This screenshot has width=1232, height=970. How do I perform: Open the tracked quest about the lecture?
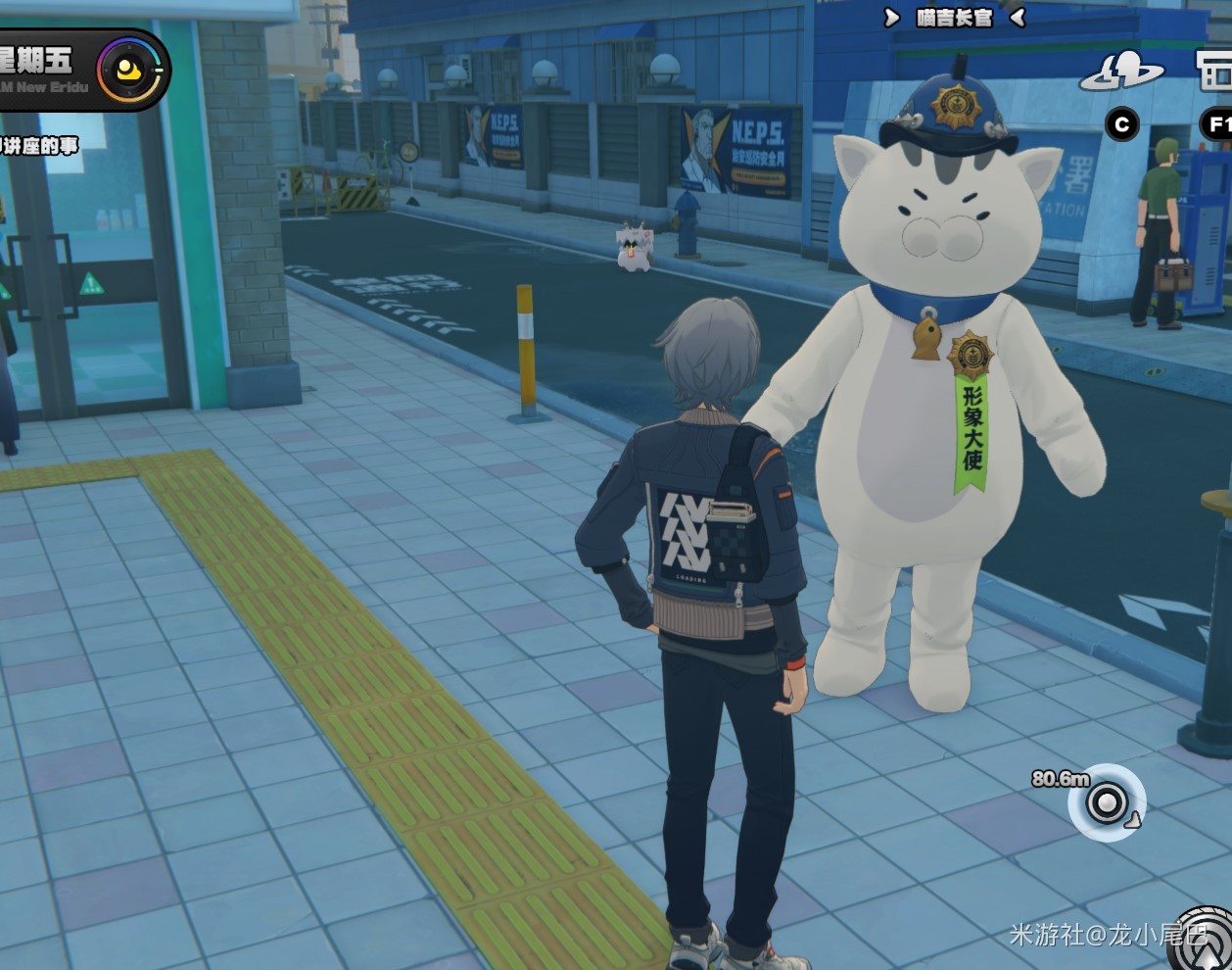(39, 146)
